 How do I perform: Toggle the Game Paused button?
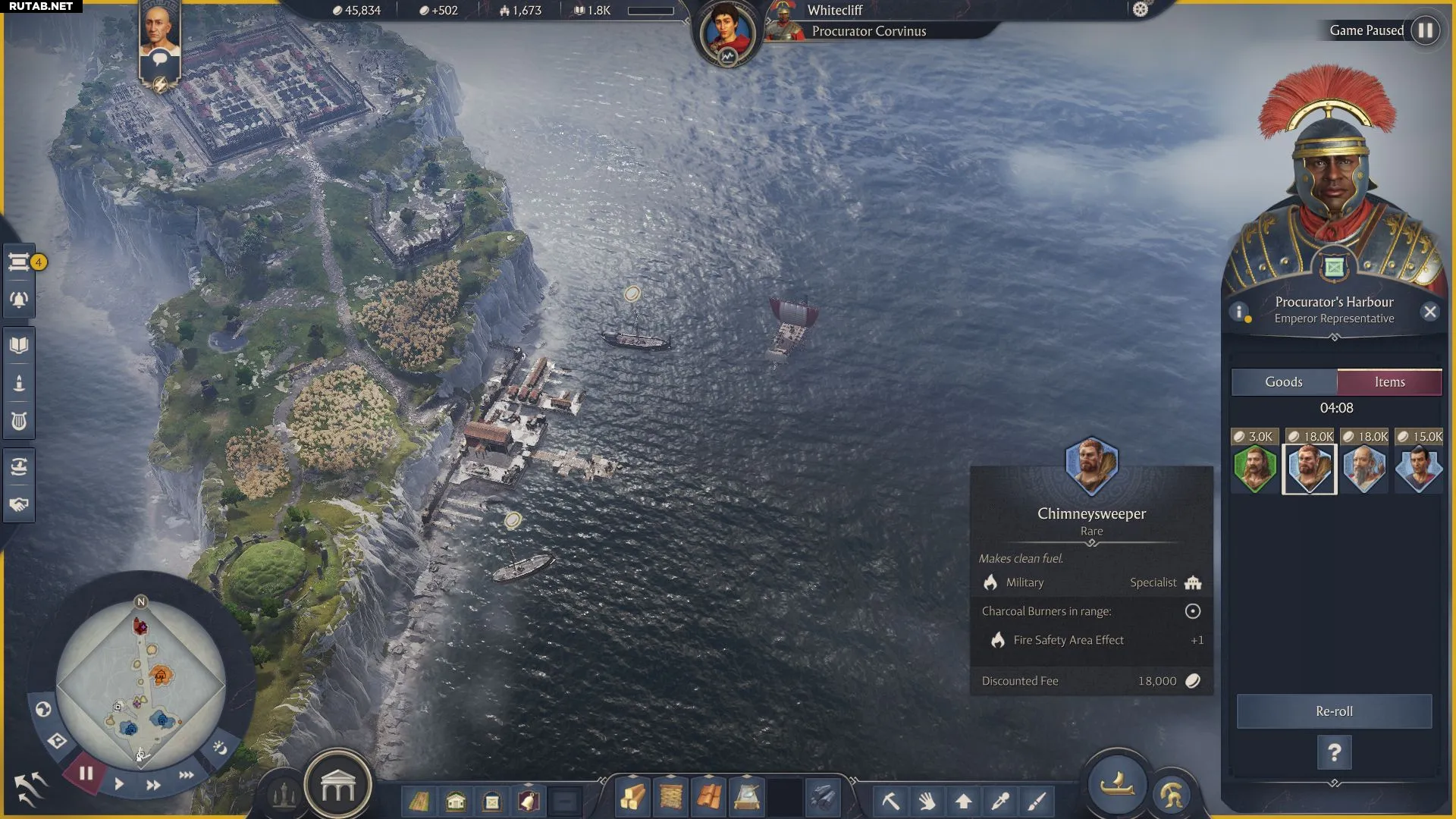click(1425, 30)
